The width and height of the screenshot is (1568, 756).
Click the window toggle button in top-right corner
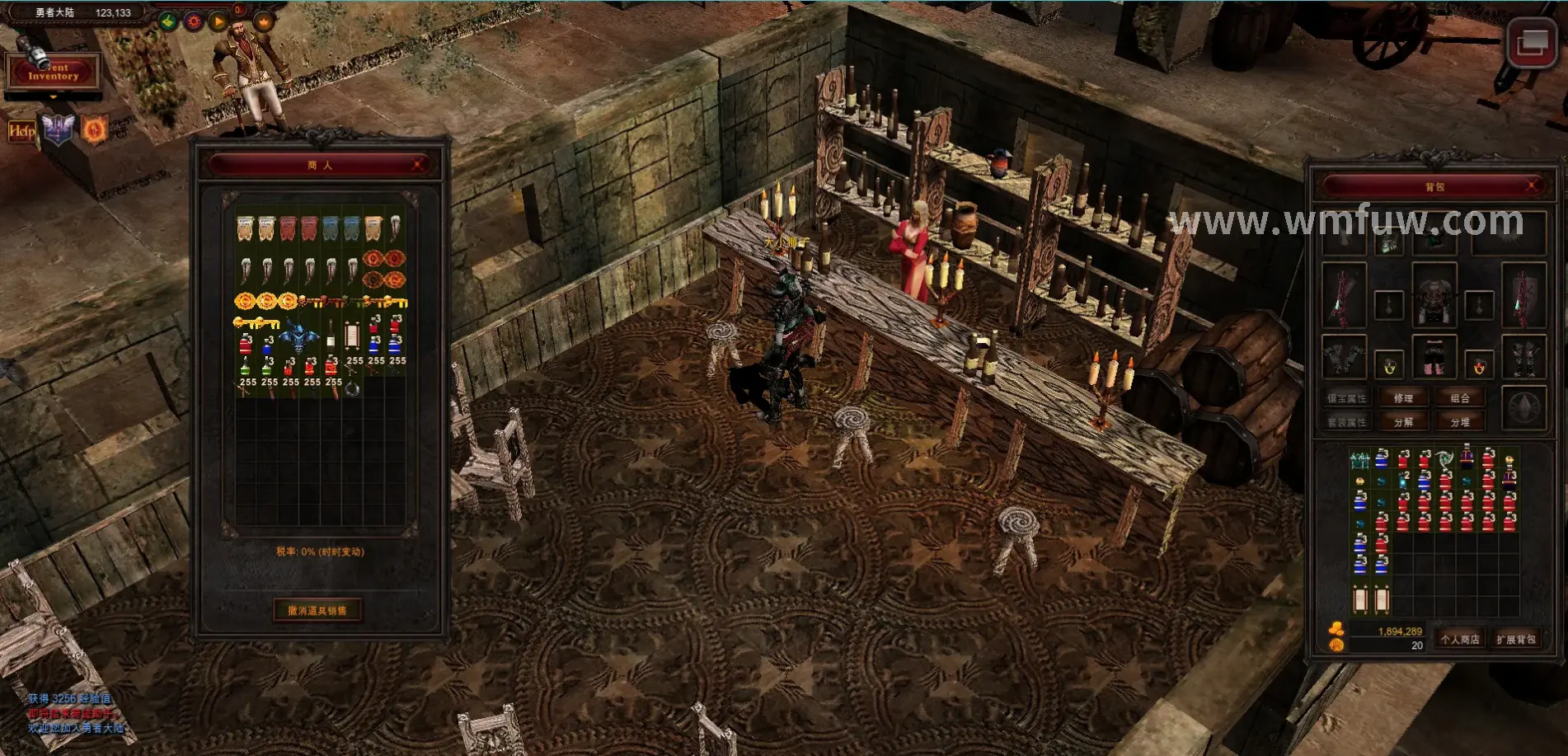point(1531,41)
